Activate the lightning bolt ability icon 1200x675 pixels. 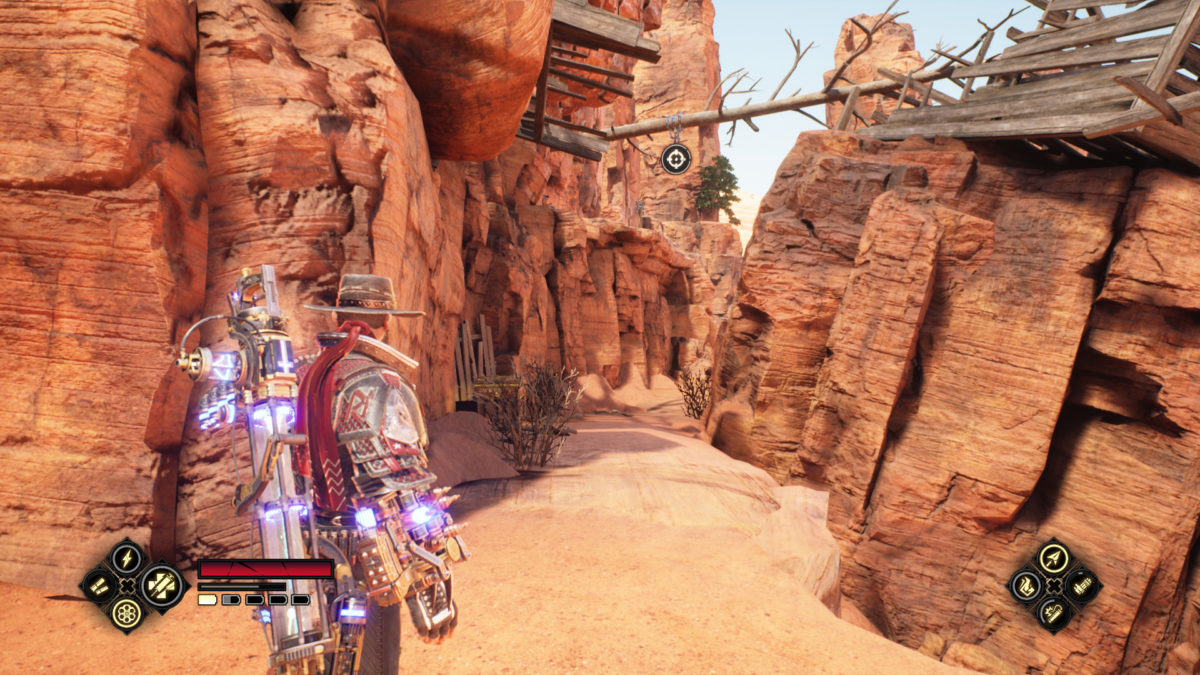click(127, 557)
